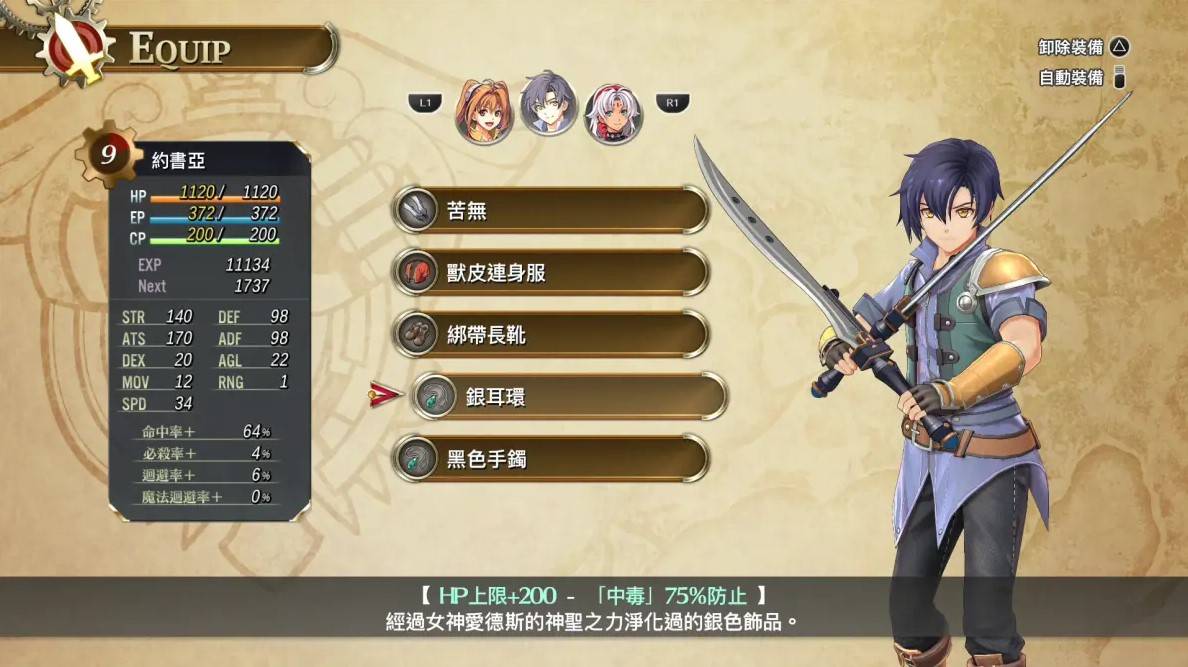Choose the 黑色手鐲 accessory slot

[550, 458]
